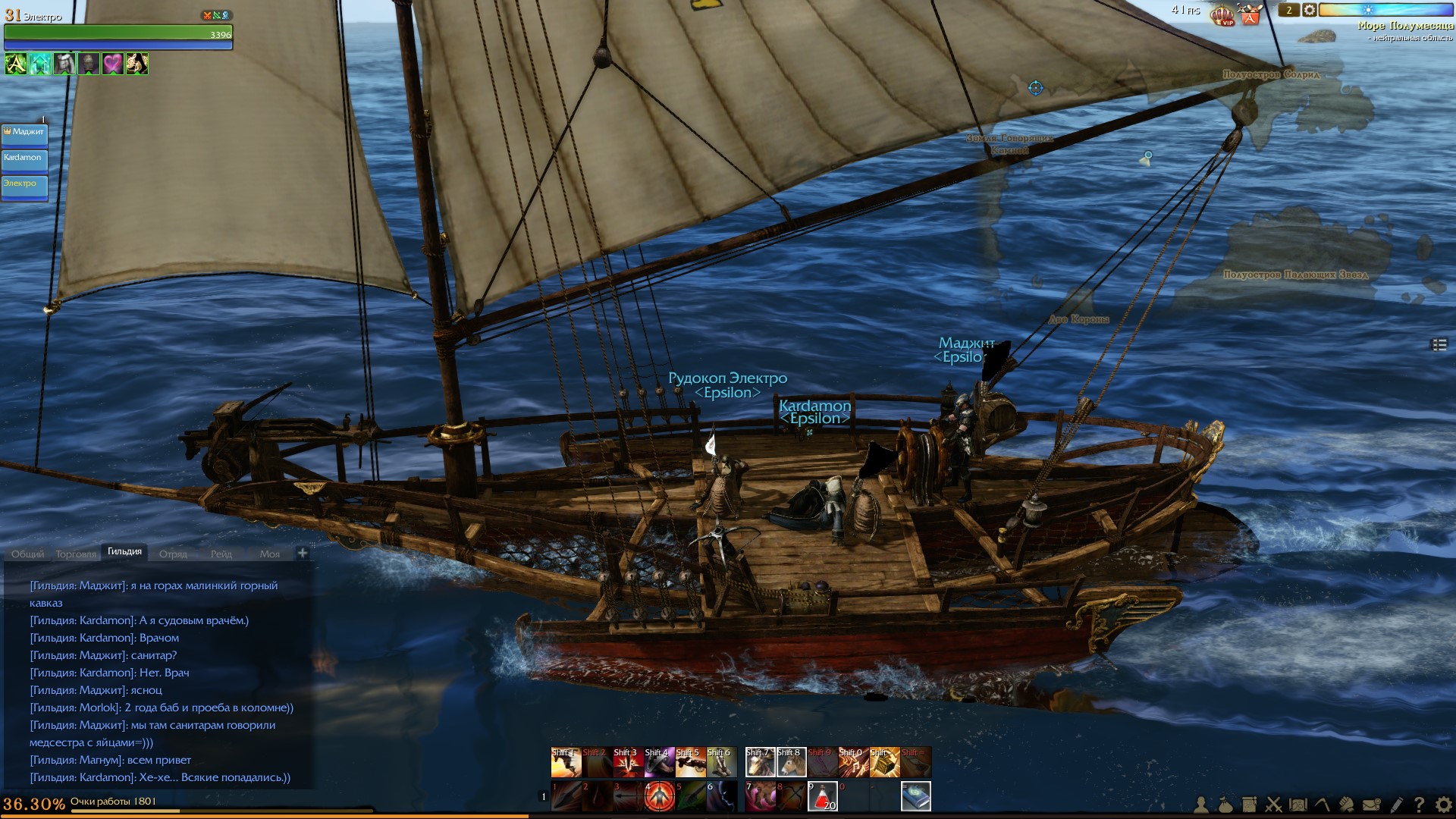Use the red health potion slot

click(822, 796)
